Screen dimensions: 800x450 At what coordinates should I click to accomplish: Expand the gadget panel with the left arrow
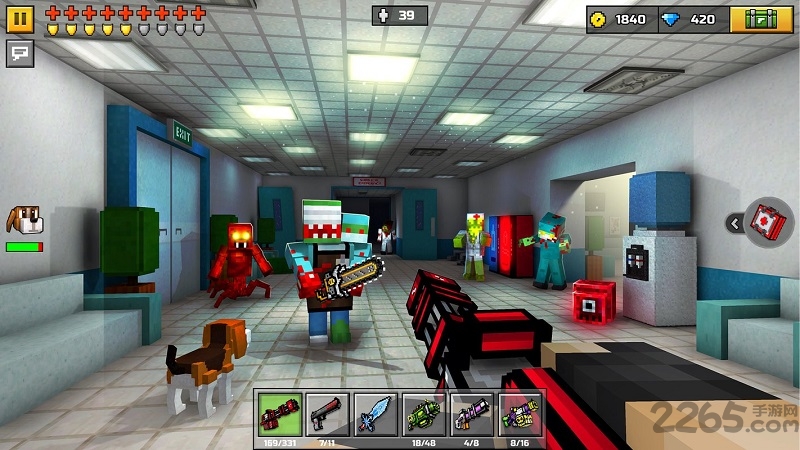pyautogui.click(x=735, y=223)
